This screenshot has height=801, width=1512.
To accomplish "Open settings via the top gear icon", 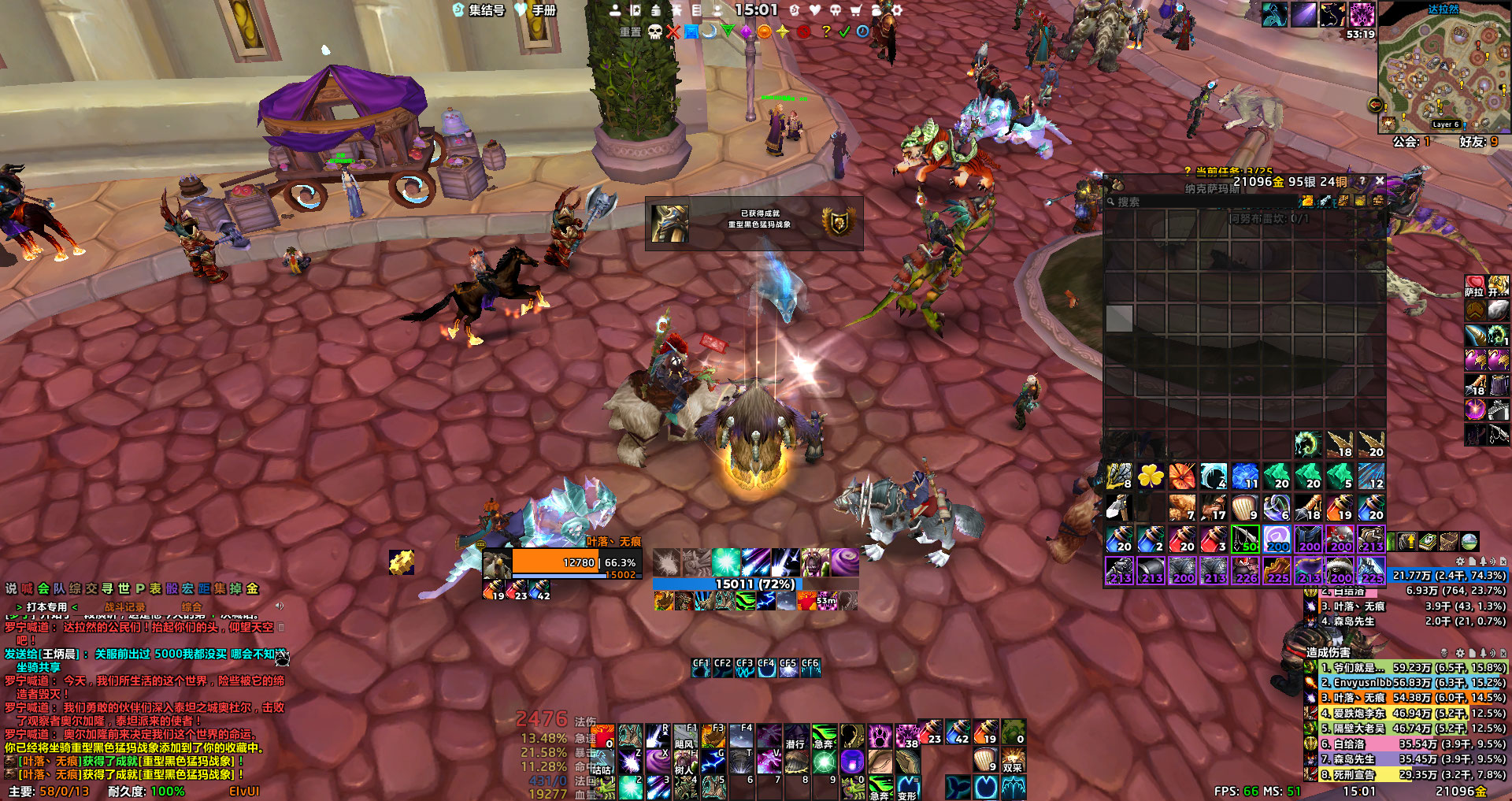I will (896, 10).
